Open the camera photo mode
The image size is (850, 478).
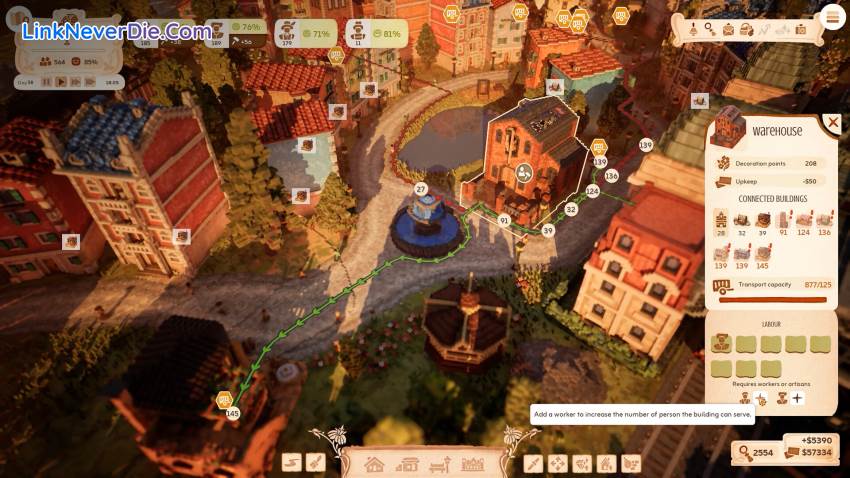click(x=800, y=30)
